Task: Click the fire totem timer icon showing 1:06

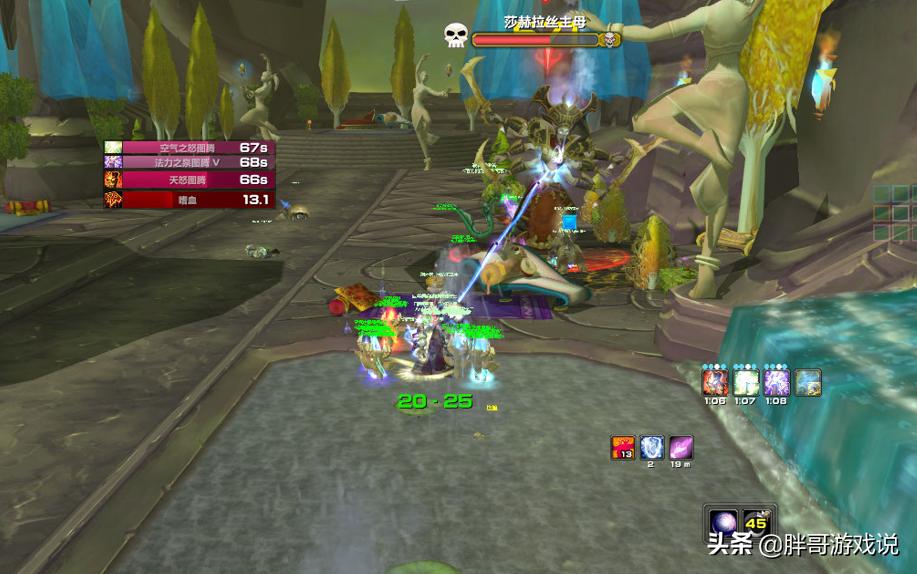Action: (x=714, y=382)
